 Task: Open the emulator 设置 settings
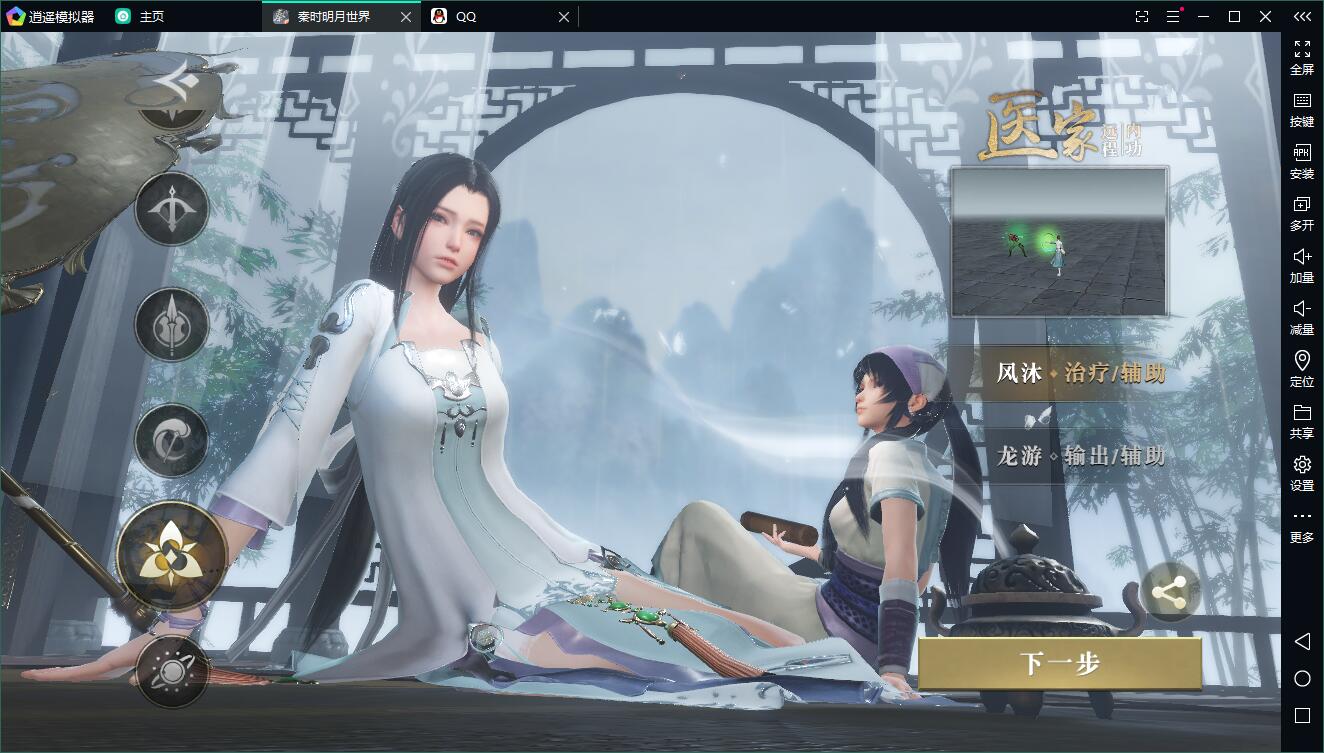pos(1302,473)
